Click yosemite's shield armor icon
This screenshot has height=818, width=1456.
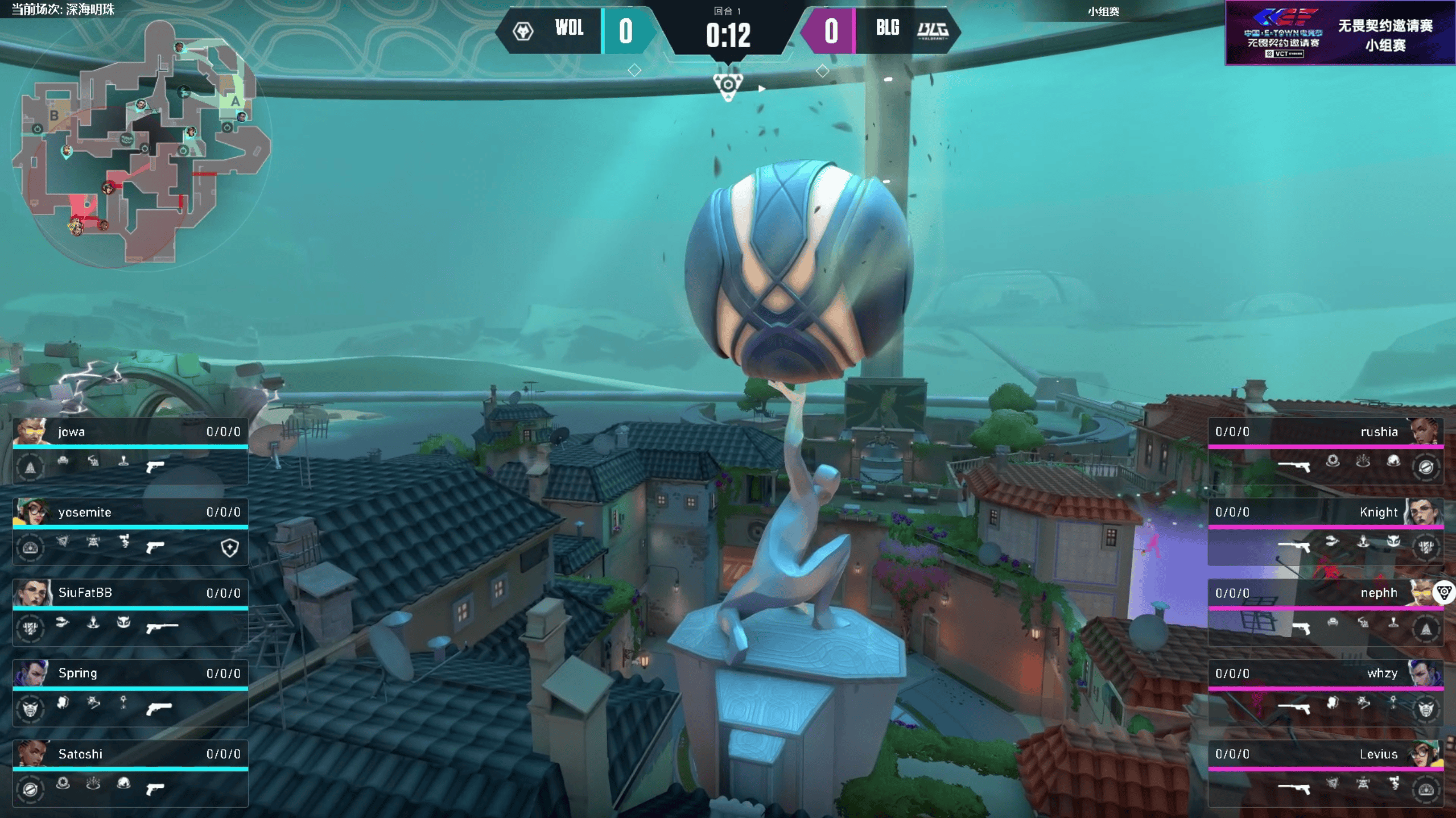(229, 548)
